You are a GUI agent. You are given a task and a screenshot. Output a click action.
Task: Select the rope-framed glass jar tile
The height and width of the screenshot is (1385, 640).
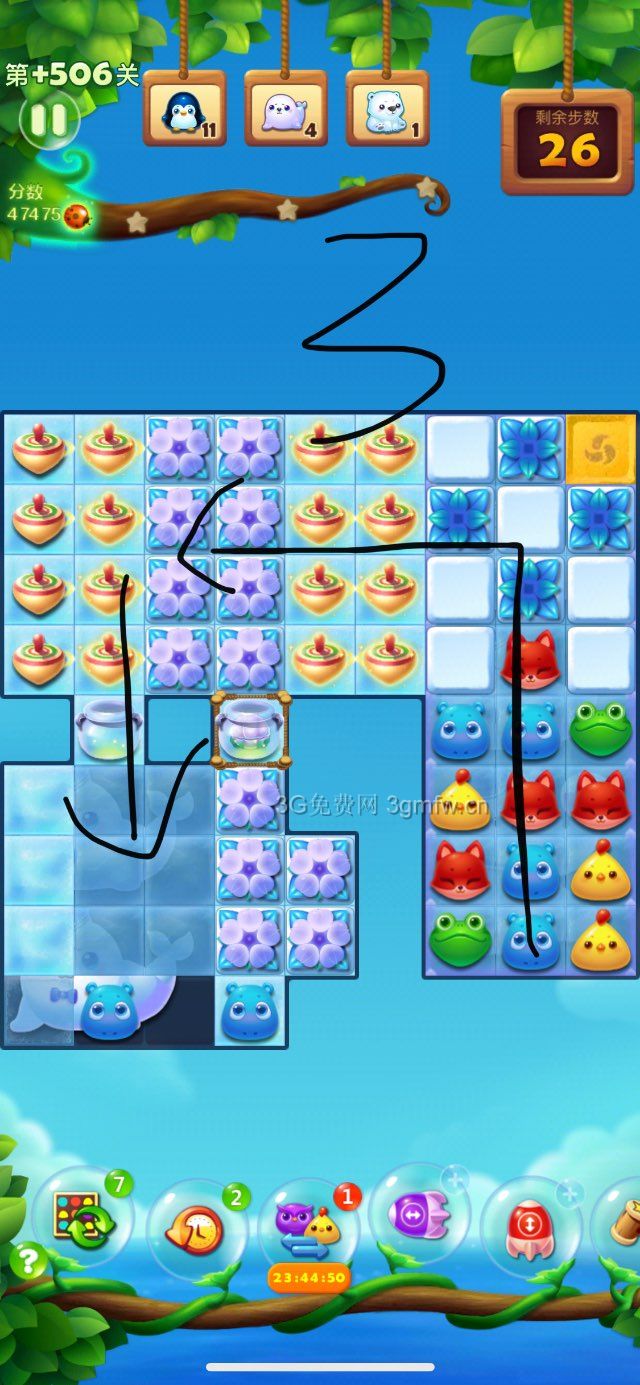(x=250, y=727)
